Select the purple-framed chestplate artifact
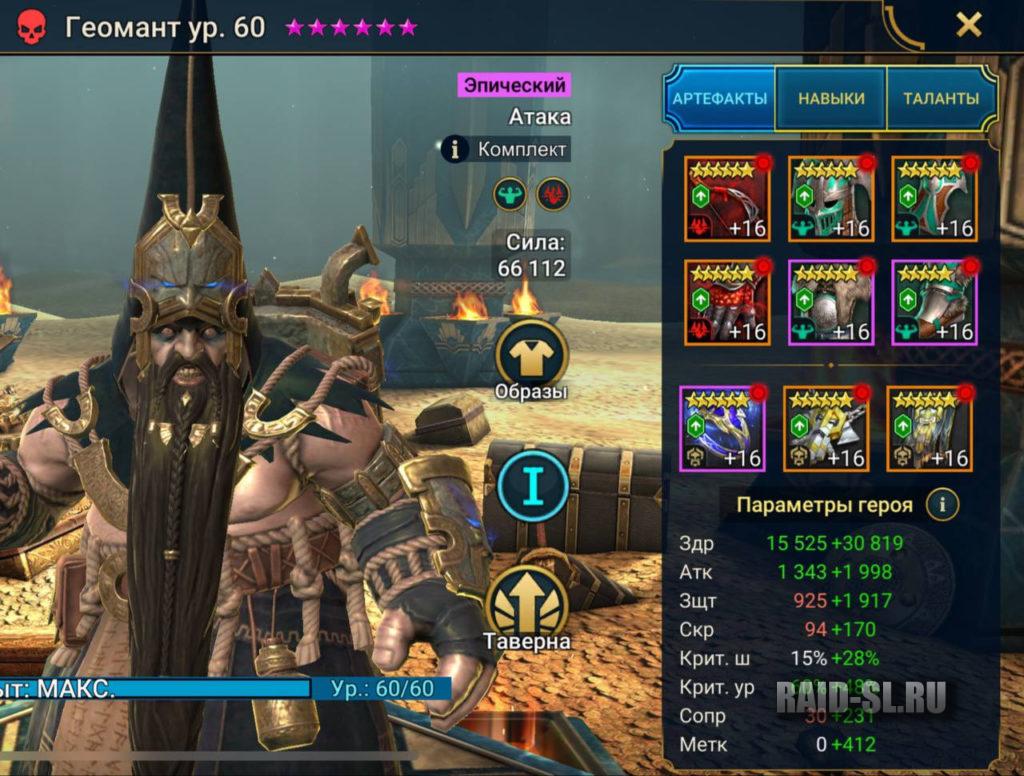Viewport: 1024px width, 776px height. (830, 302)
